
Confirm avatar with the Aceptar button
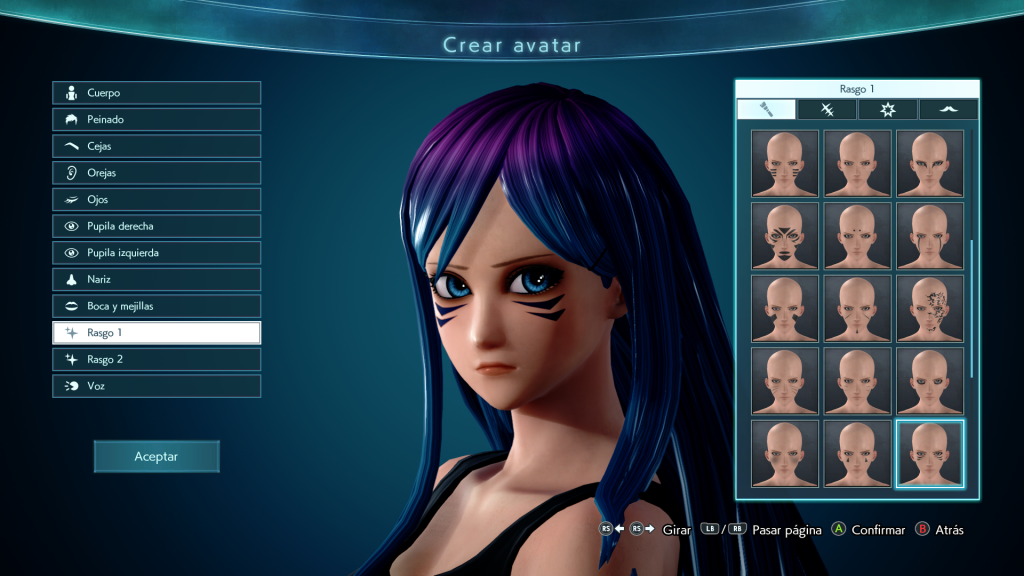tap(156, 456)
